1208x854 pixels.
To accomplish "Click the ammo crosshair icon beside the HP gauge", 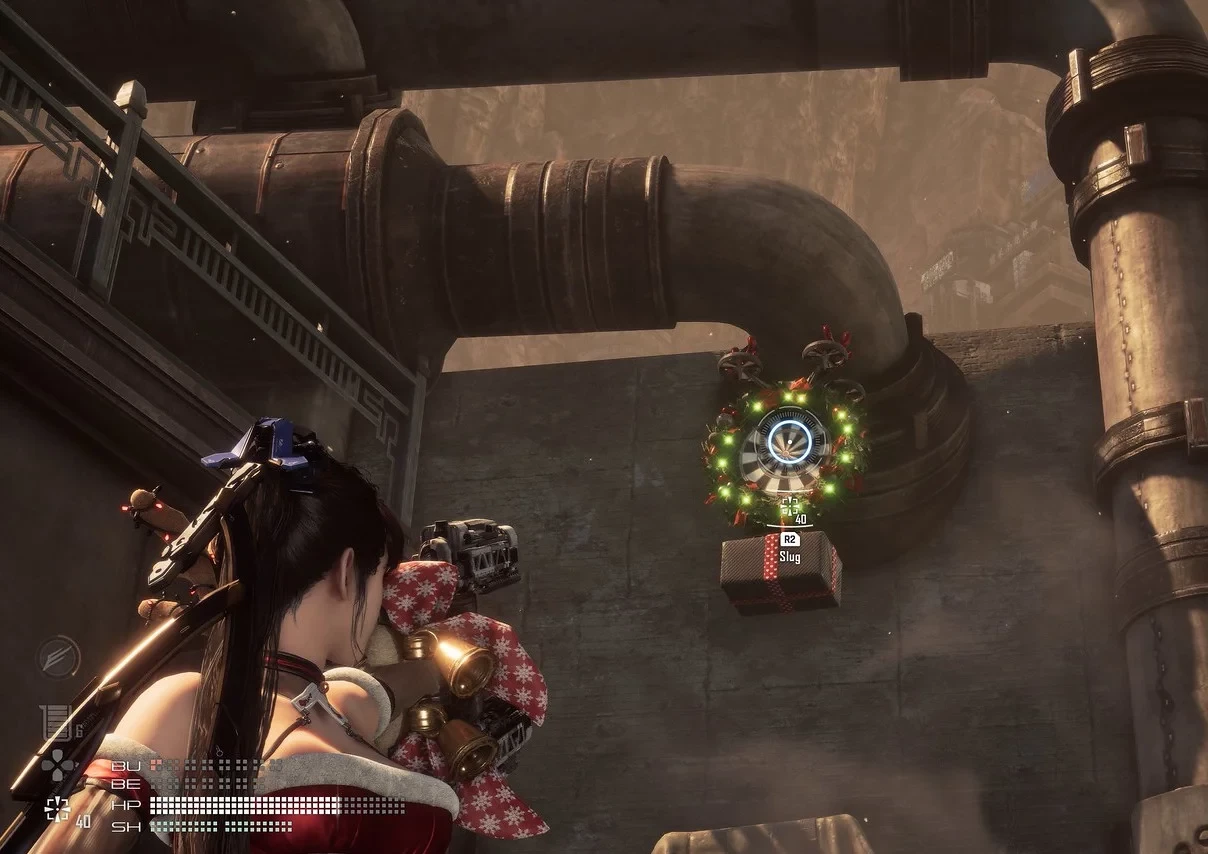I will click(58, 808).
